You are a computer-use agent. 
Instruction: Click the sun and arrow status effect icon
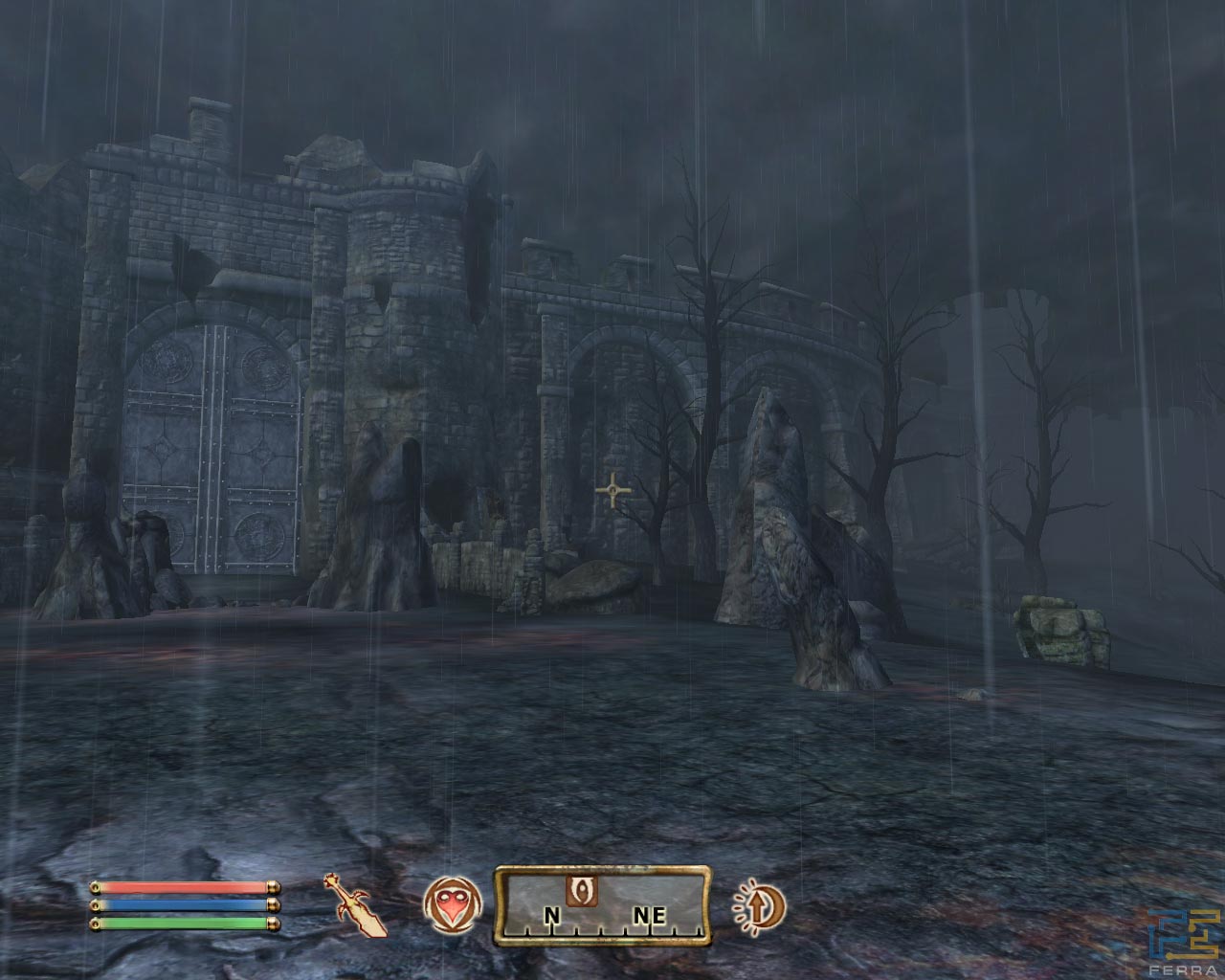[x=758, y=904]
